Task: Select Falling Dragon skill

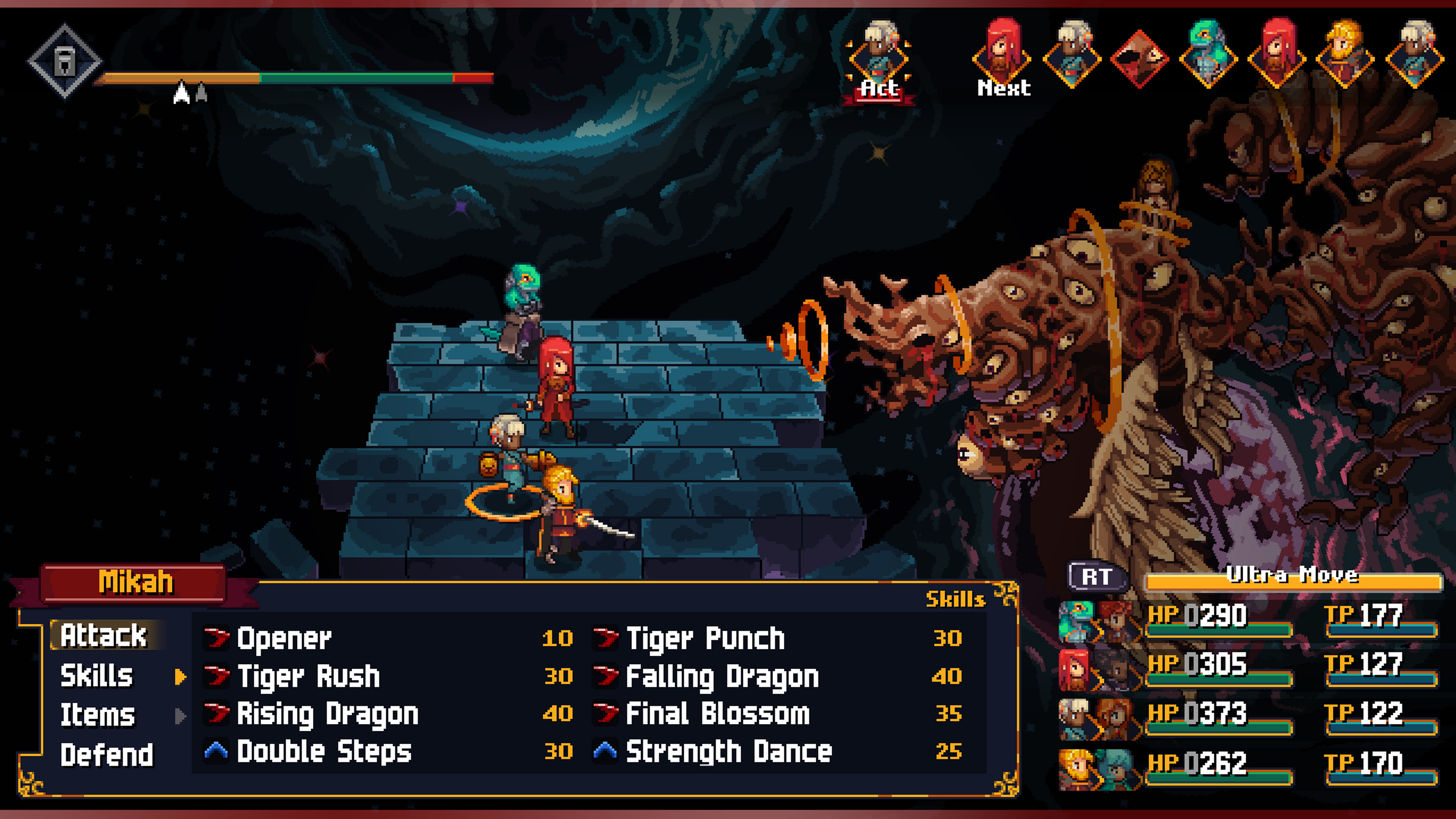Action: click(x=722, y=676)
